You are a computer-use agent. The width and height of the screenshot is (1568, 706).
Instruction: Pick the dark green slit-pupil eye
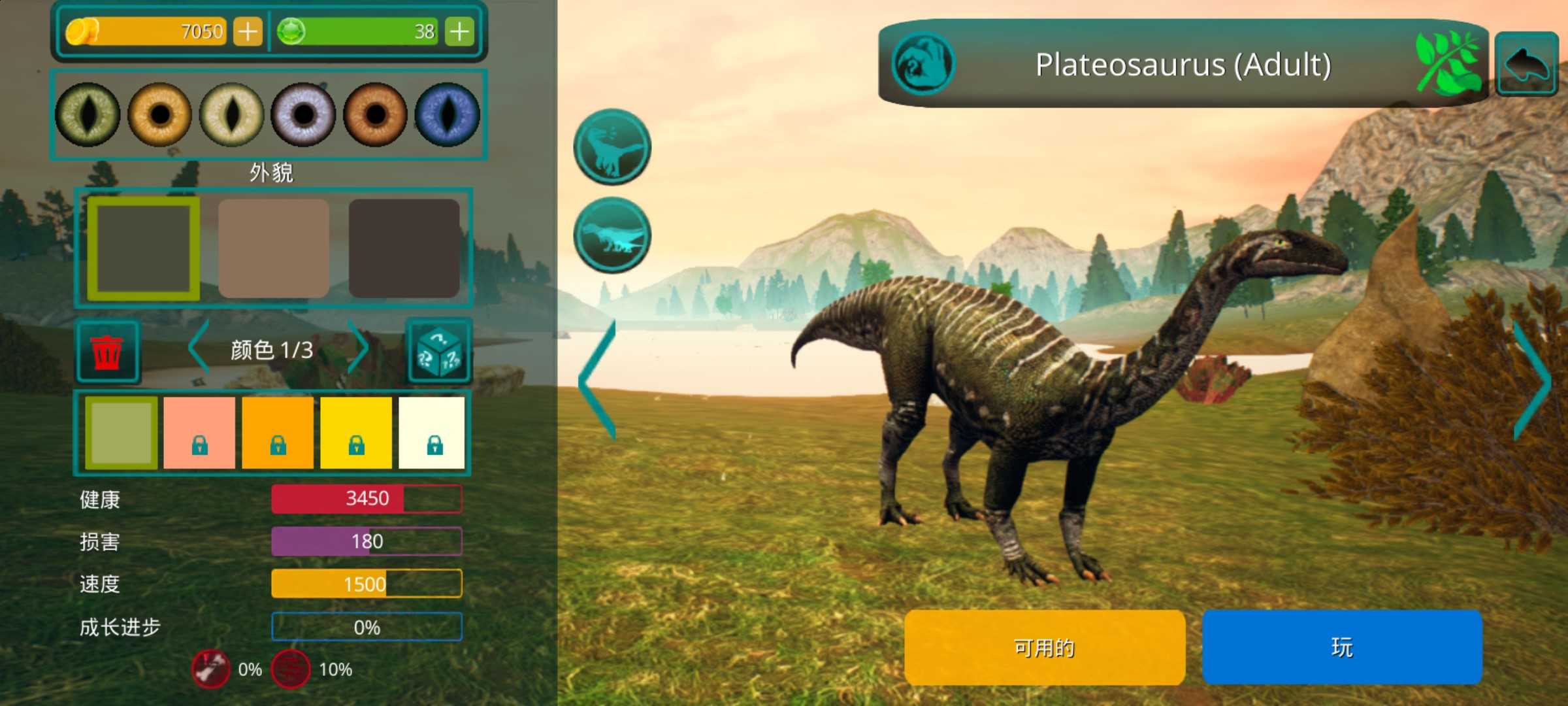pos(88,114)
